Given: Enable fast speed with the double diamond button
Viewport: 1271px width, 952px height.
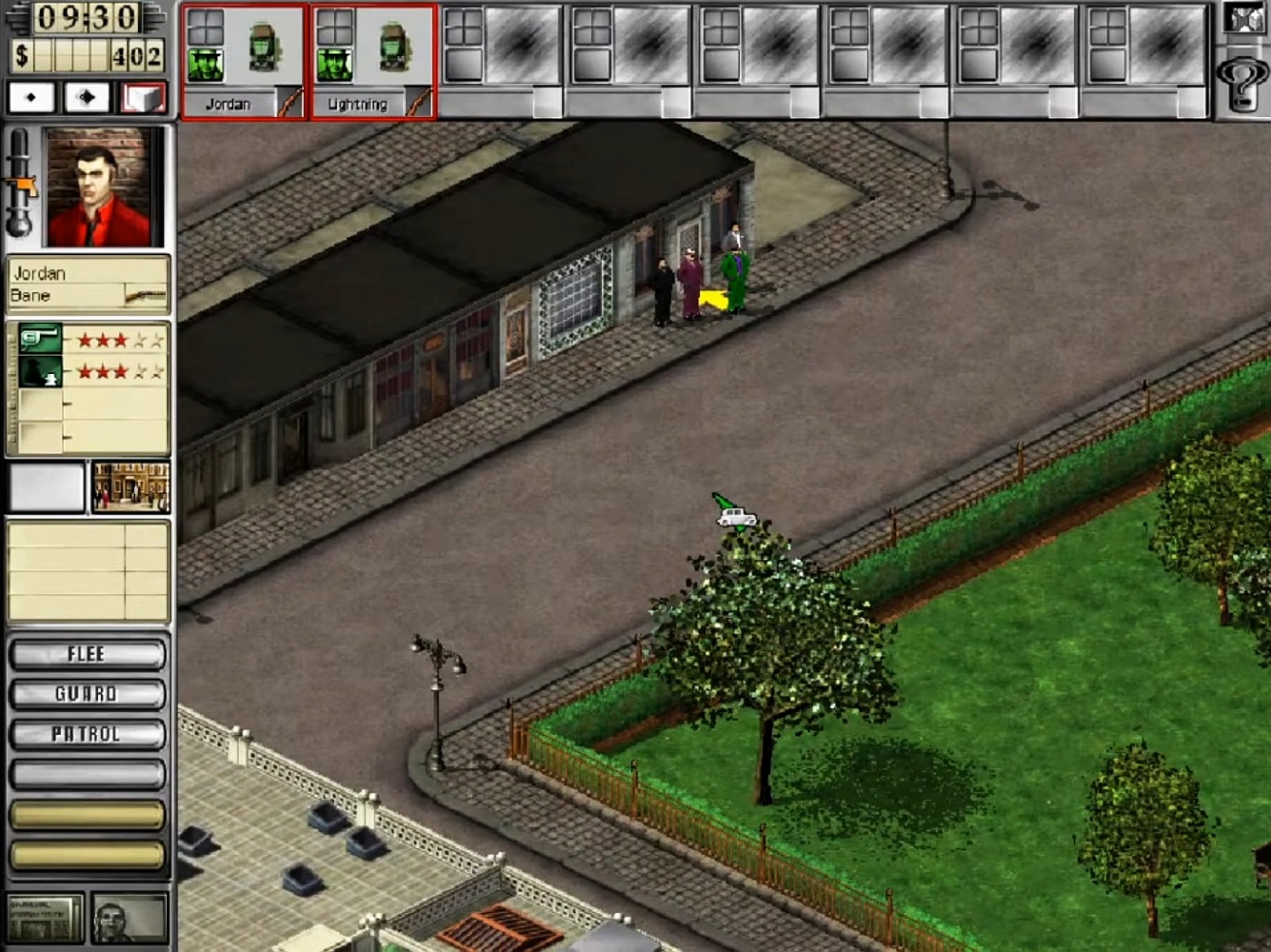Looking at the screenshot, I should pyautogui.click(x=86, y=95).
